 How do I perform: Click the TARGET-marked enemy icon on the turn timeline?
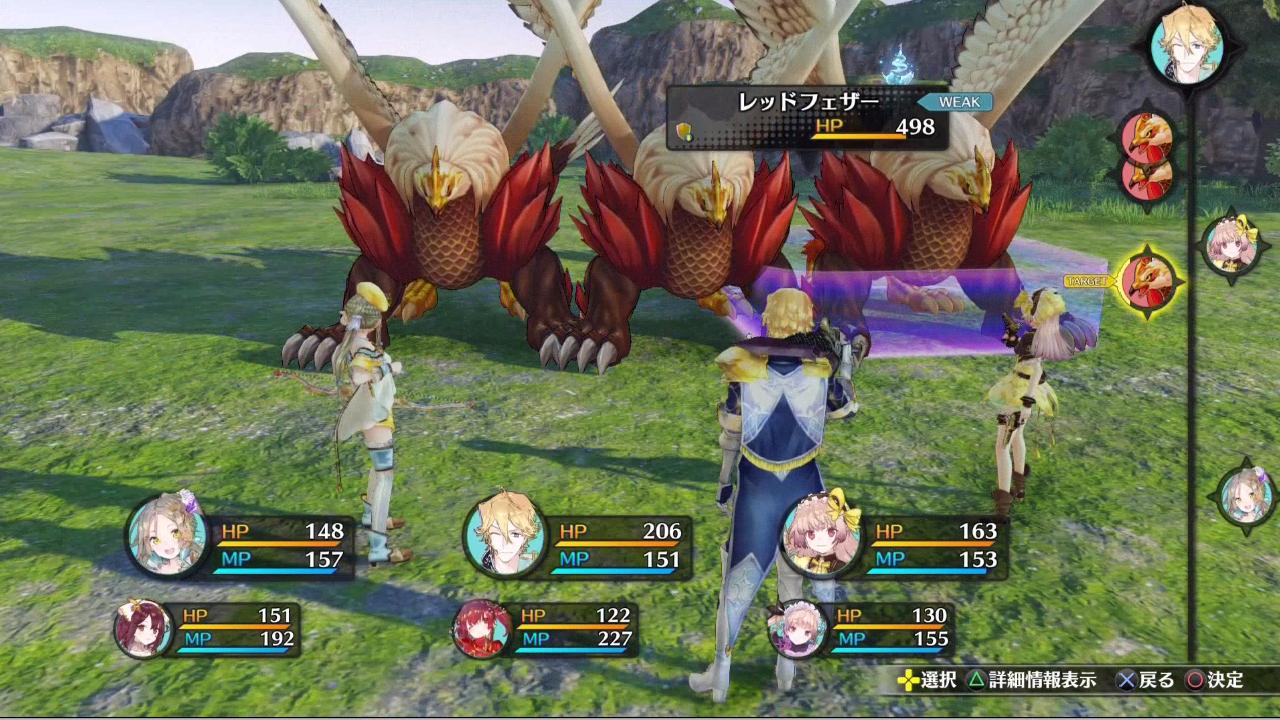(x=1148, y=281)
